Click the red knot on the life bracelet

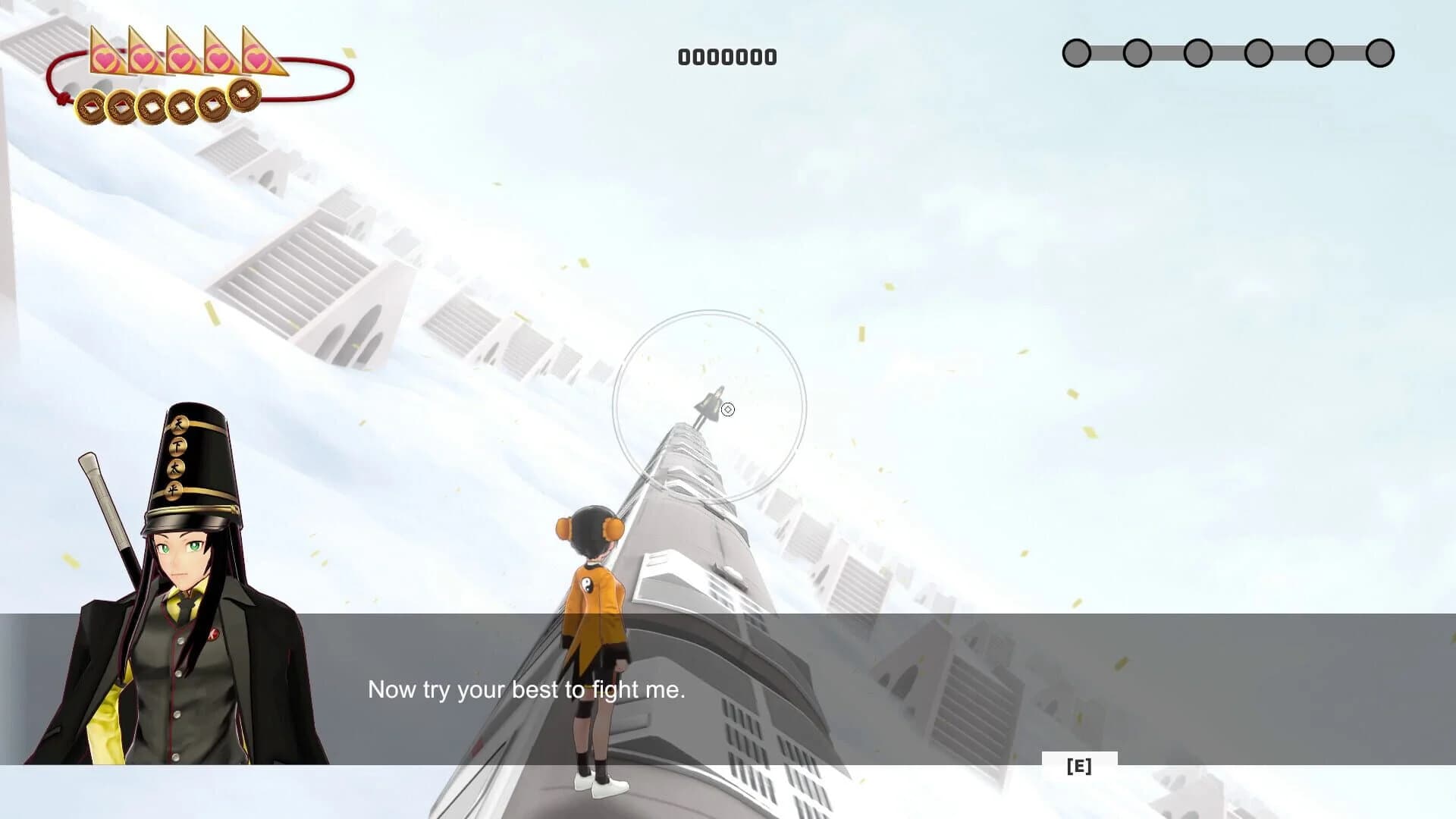[65, 99]
